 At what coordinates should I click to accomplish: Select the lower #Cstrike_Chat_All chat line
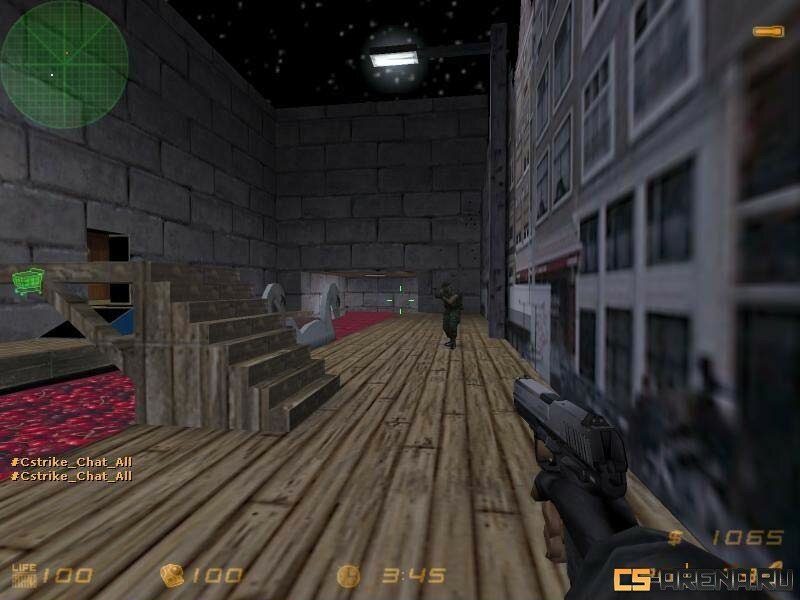click(x=71, y=476)
